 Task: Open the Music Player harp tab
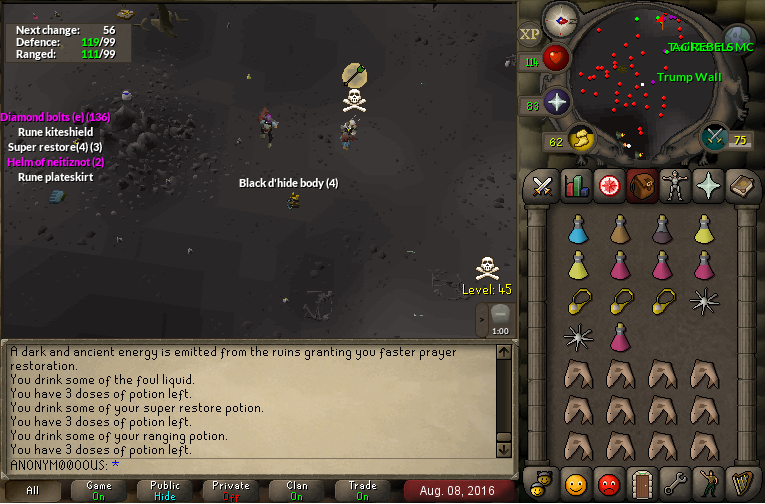pos(740,484)
